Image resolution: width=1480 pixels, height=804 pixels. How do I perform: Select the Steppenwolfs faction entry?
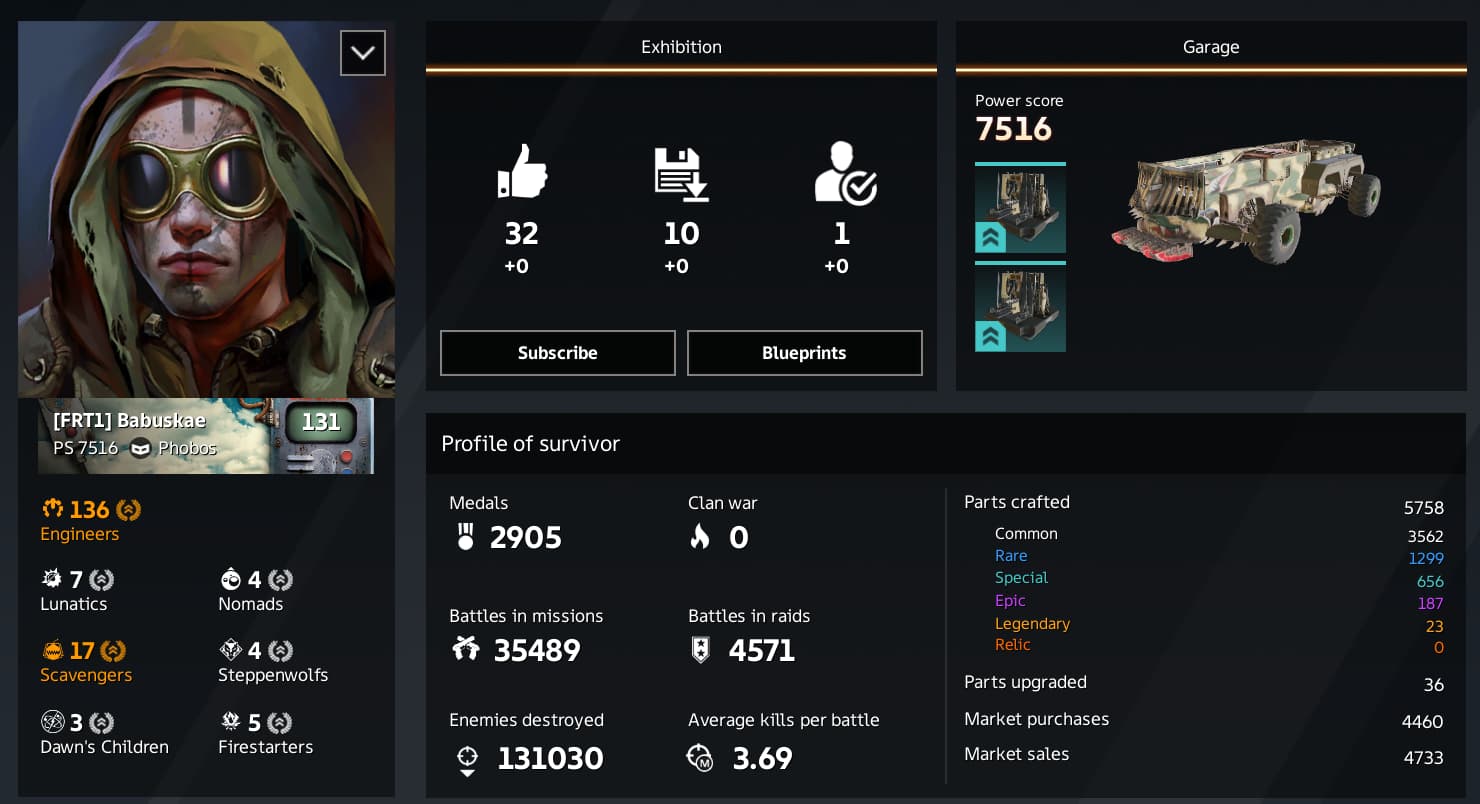click(272, 662)
